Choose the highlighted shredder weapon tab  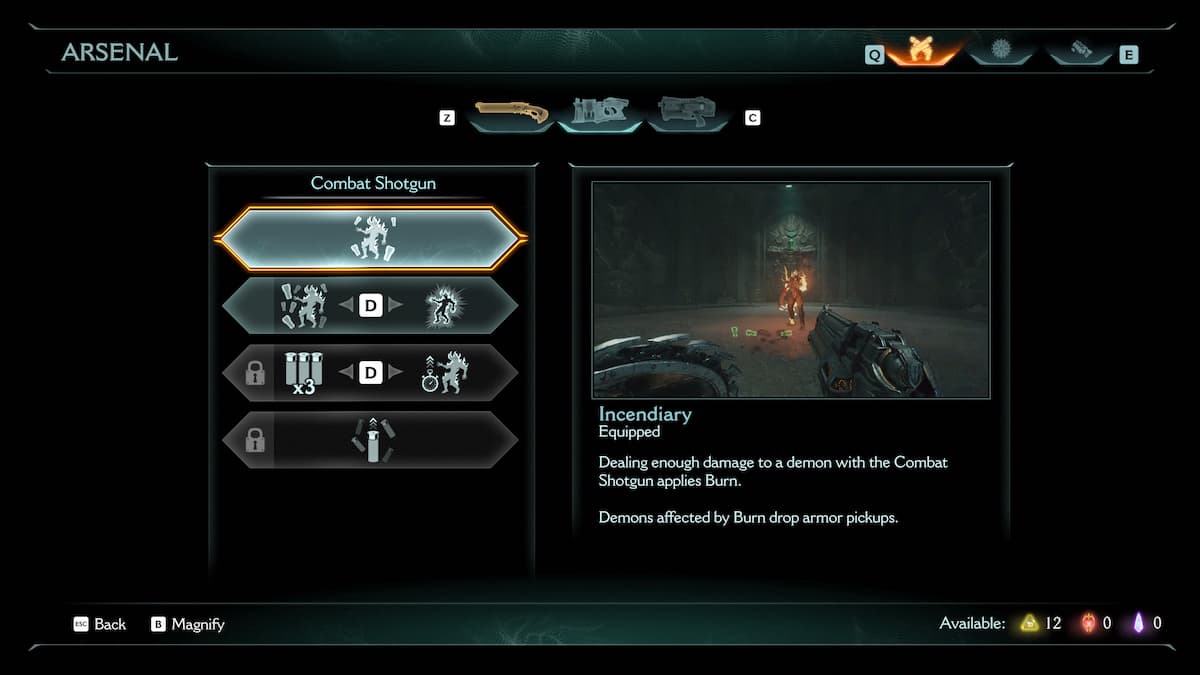[597, 113]
